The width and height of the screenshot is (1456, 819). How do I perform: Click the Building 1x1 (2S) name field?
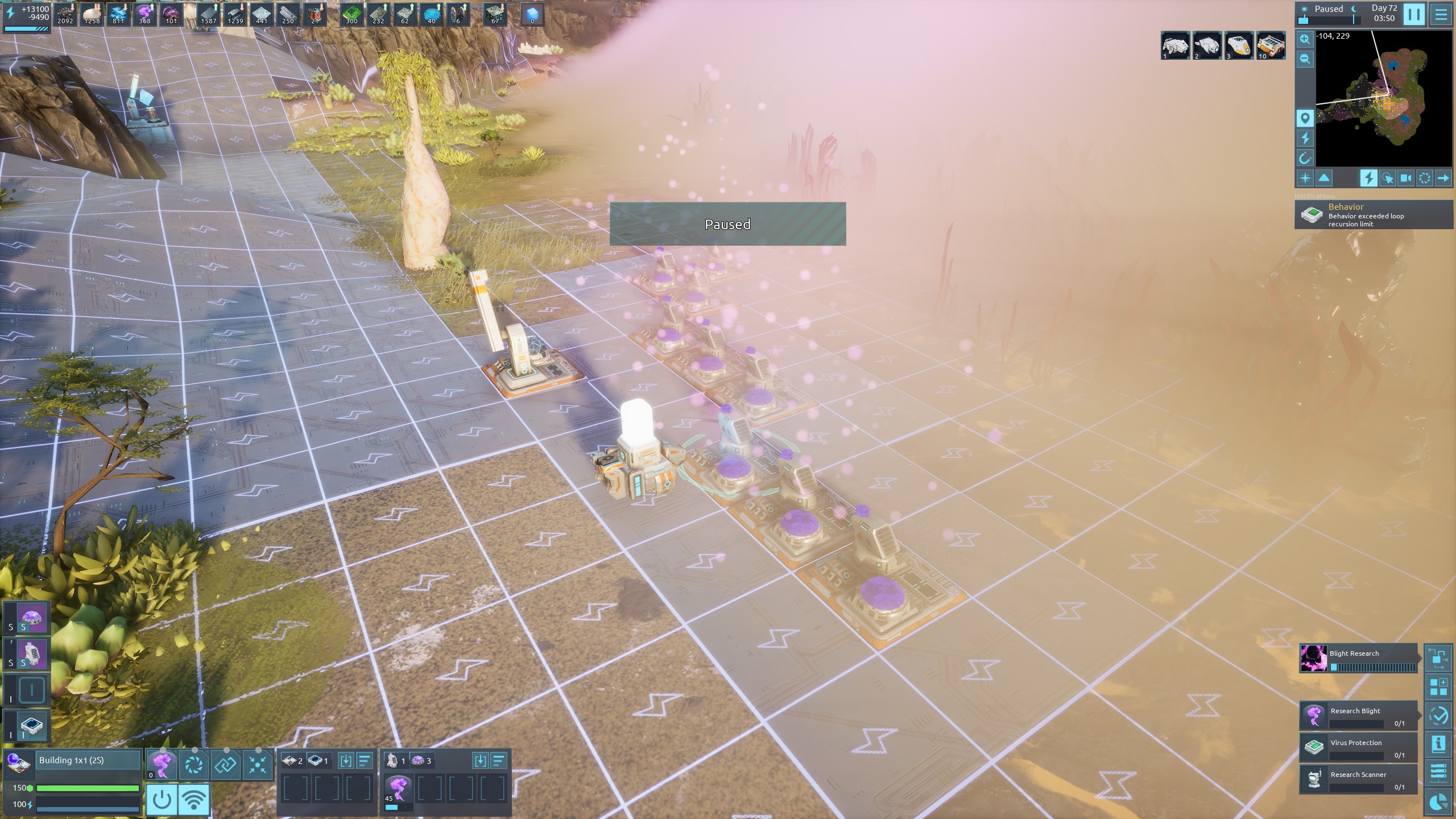[88, 760]
